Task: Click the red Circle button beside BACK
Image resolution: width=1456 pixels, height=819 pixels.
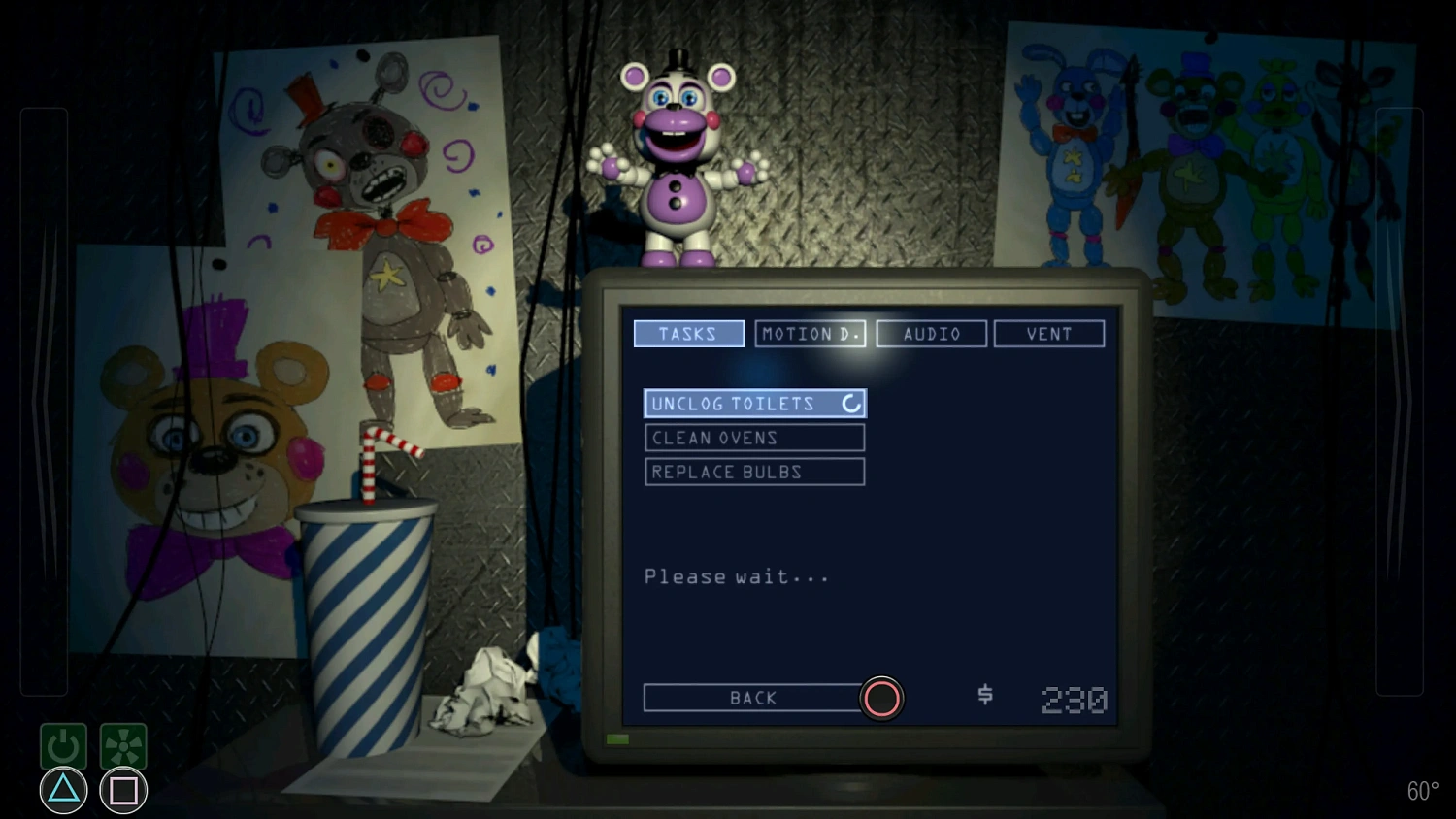Action: [881, 698]
